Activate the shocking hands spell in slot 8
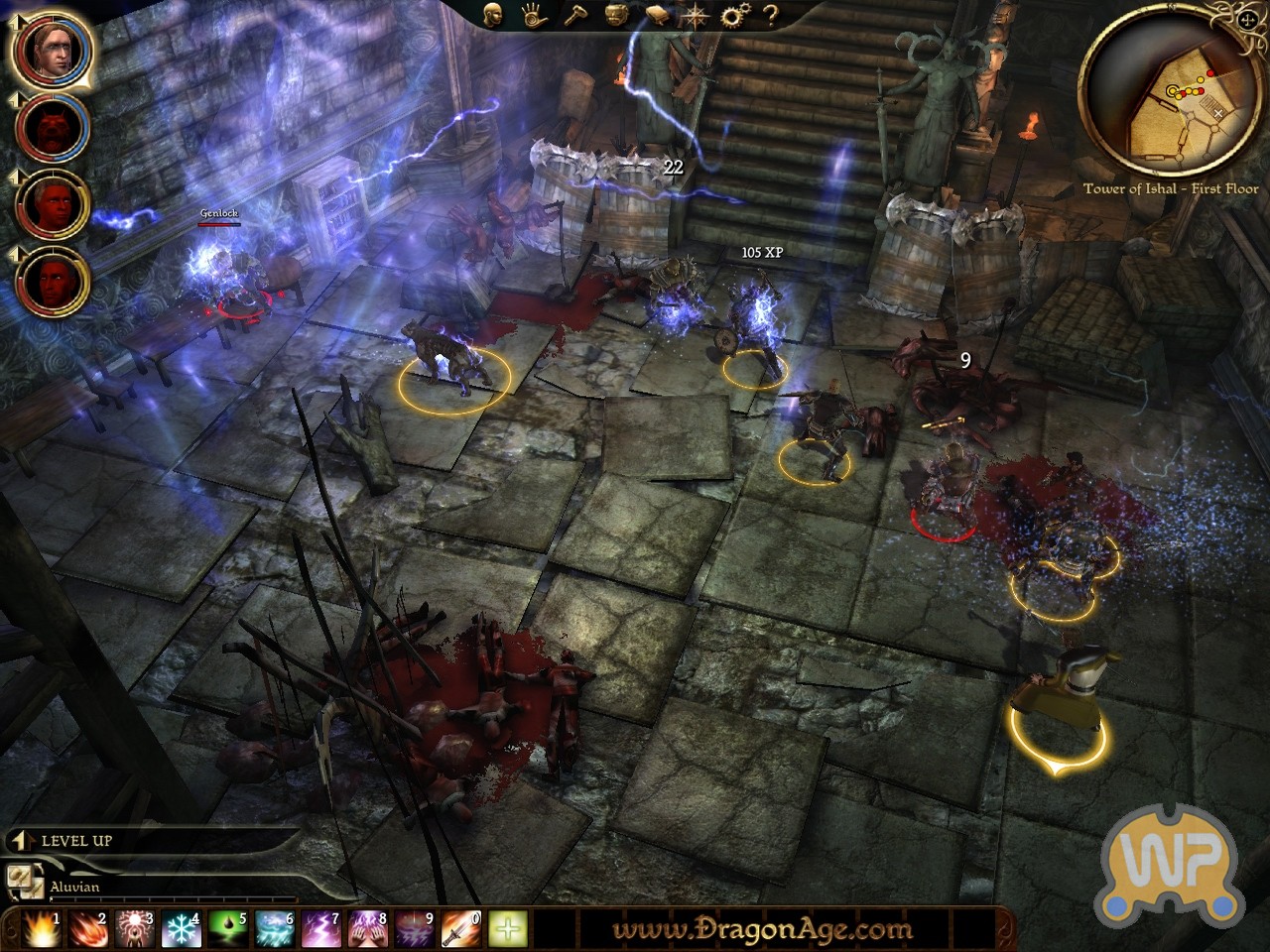The height and width of the screenshot is (952, 1270). tap(366, 929)
